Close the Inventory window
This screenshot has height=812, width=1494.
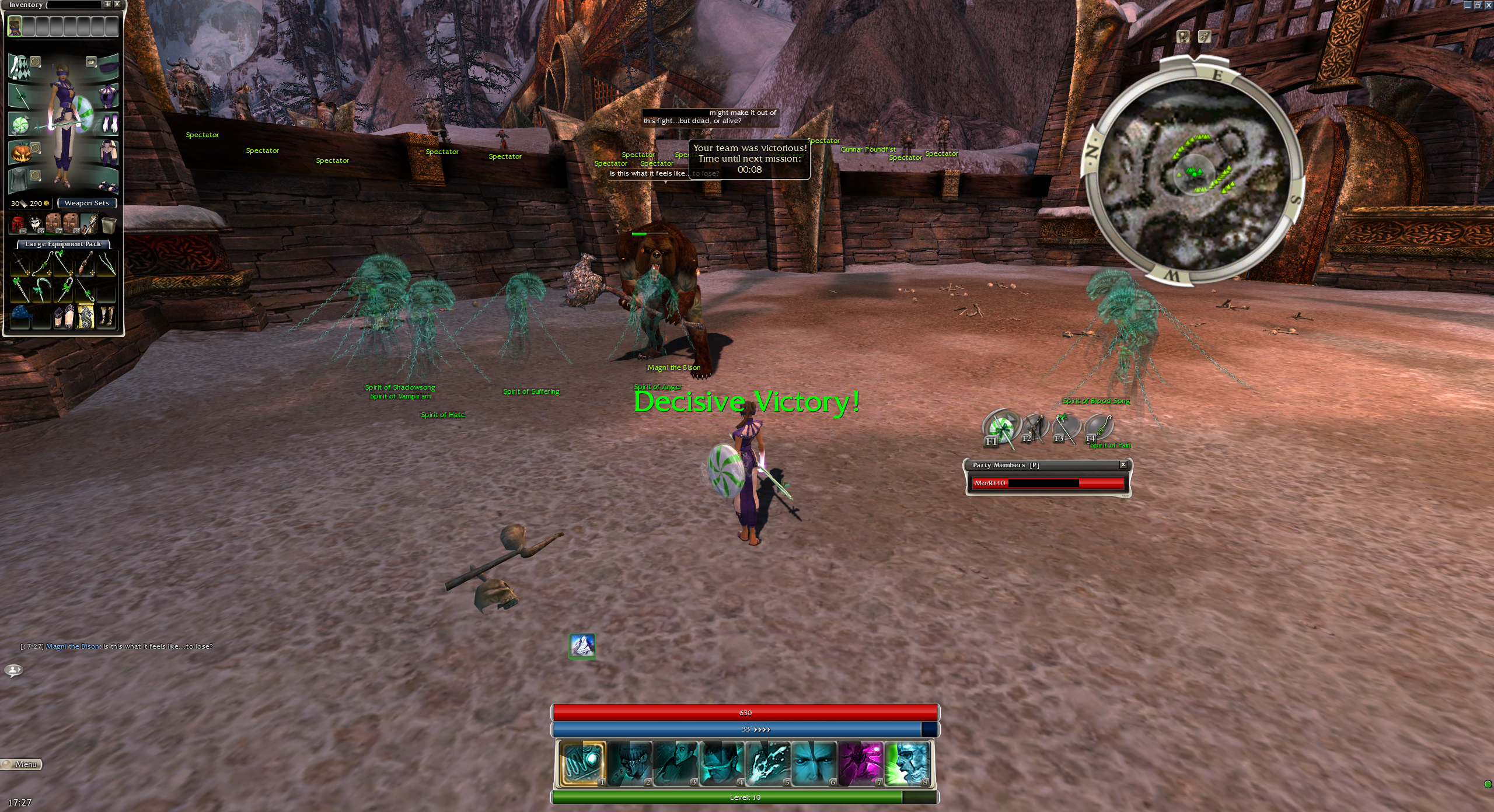pyautogui.click(x=117, y=4)
